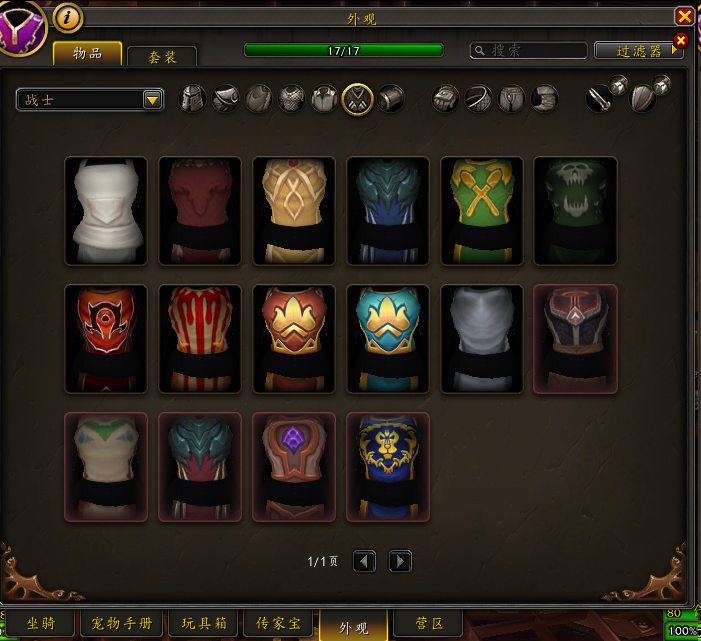Switch to the 宠物手册 pet journal tab
This screenshot has height=641, width=701.
(x=122, y=624)
